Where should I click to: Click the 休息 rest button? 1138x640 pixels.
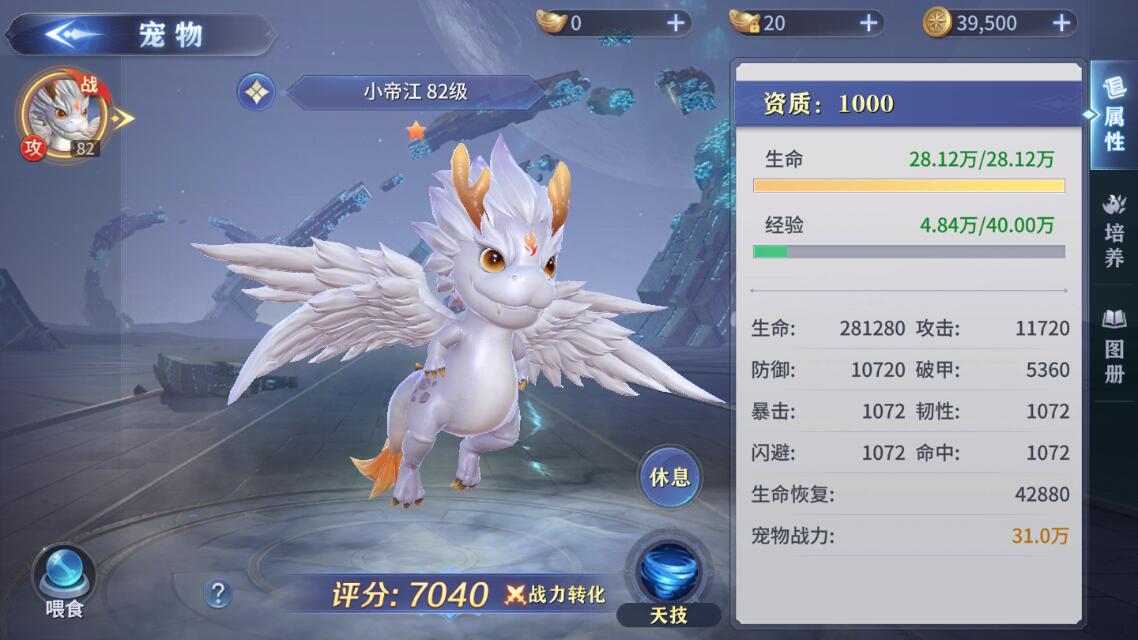pyautogui.click(x=670, y=477)
